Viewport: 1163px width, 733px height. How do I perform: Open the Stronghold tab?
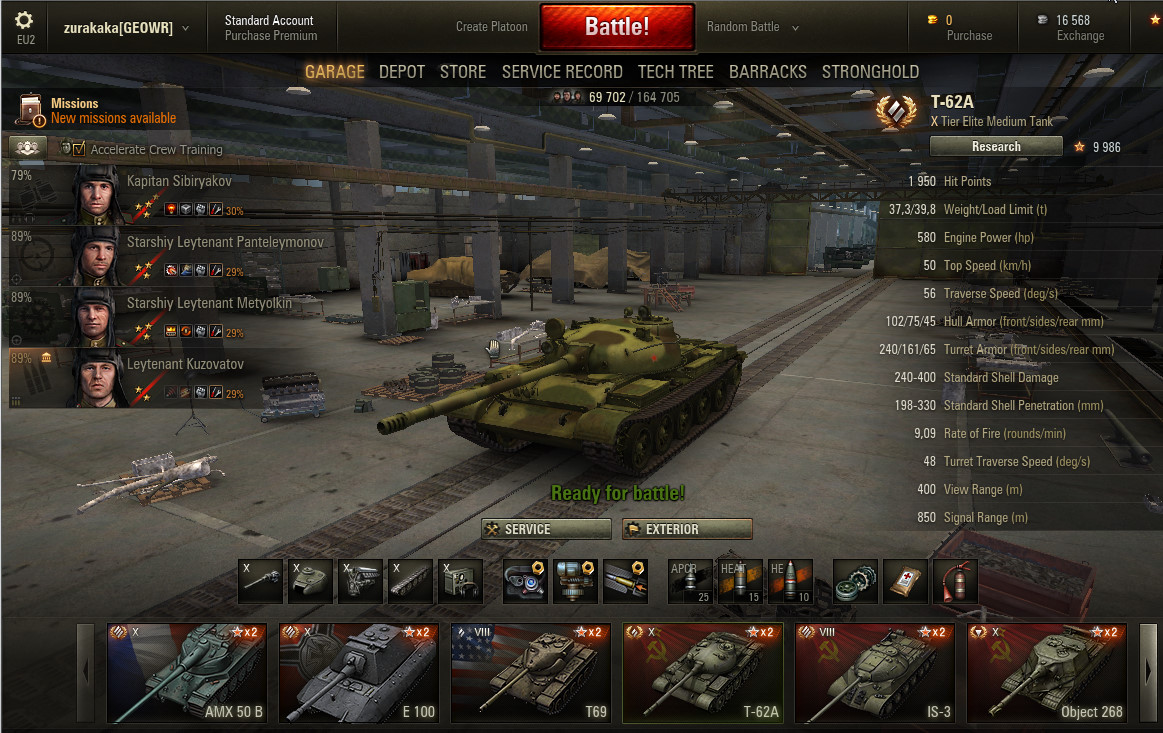click(x=870, y=72)
